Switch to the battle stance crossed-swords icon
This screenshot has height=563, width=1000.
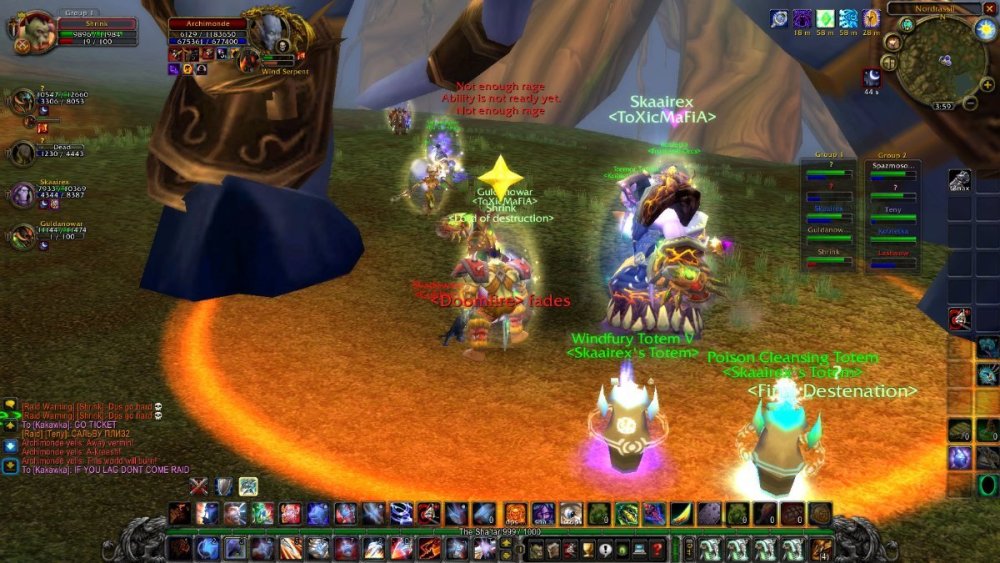(200, 487)
